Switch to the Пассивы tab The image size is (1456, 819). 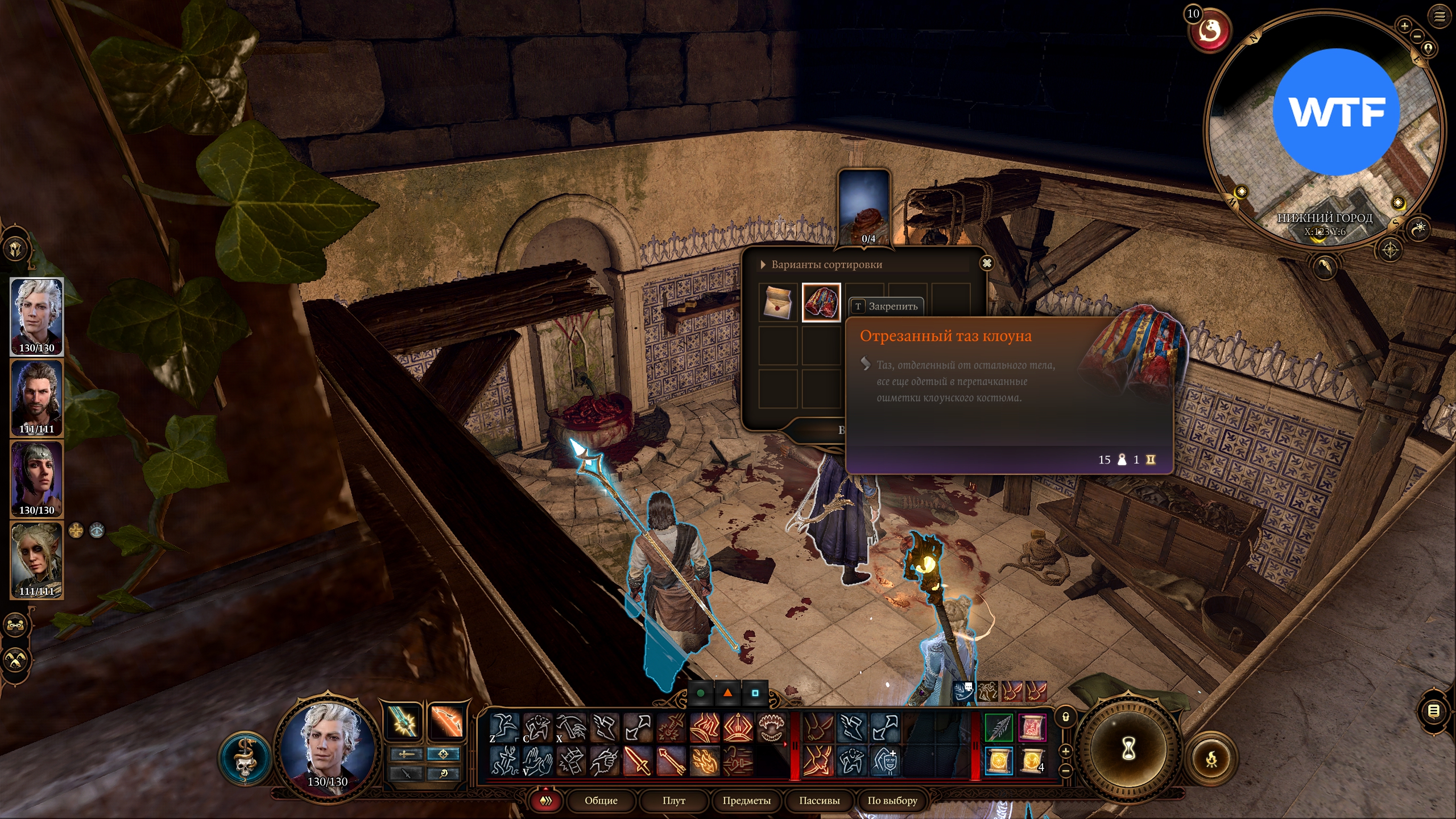(x=819, y=800)
